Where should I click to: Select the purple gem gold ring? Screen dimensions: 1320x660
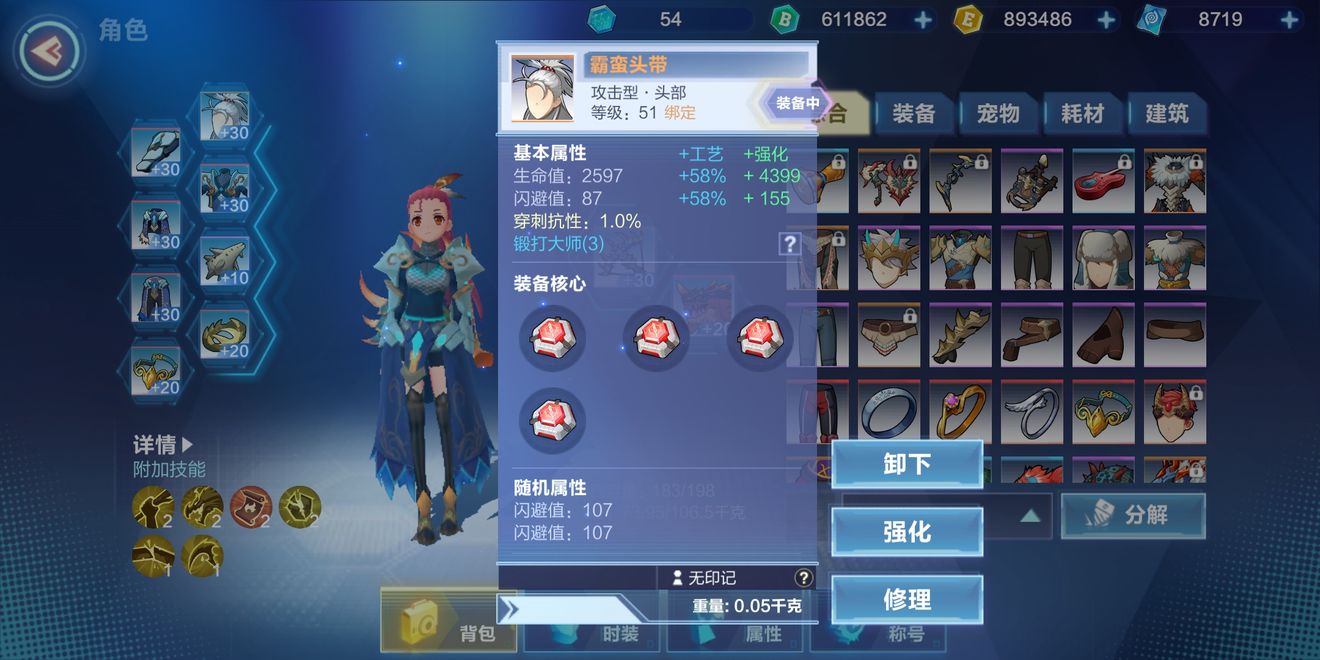pyautogui.click(x=960, y=410)
